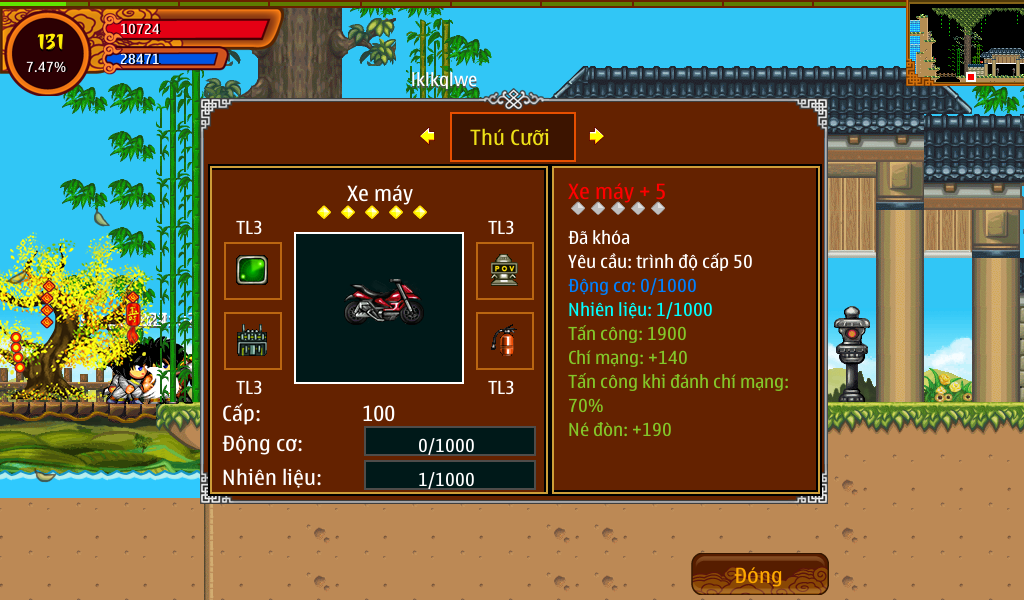Click the right yellow arrow beside Thú Cưỡi
Screen dimensions: 1024x600
click(x=597, y=136)
